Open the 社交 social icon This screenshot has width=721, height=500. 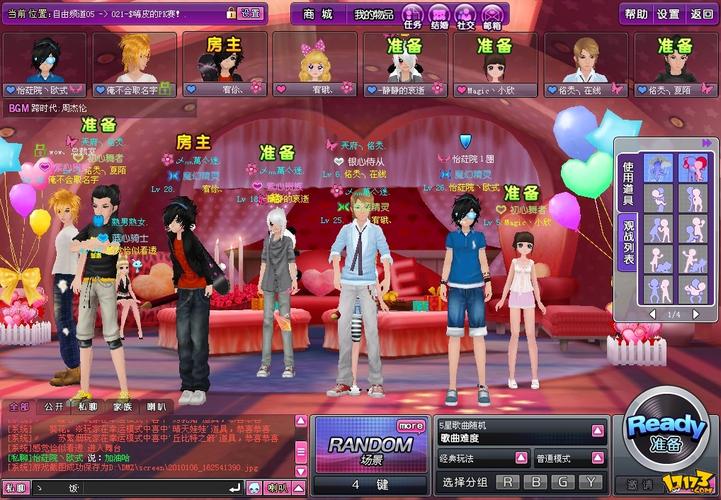[x=466, y=15]
